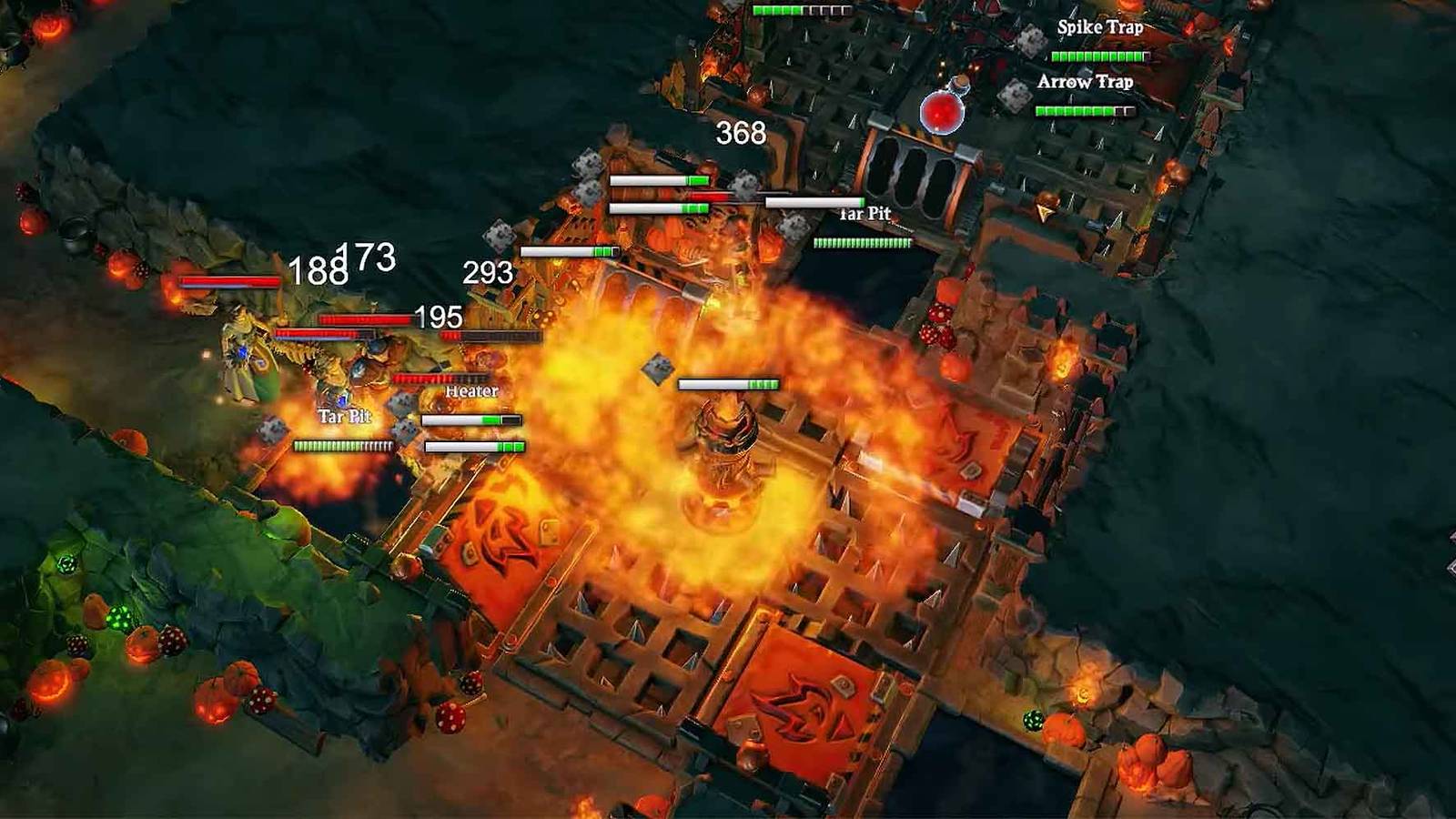Click the trap plate icon left of the 293 number
1456x819 pixels.
(x=496, y=235)
